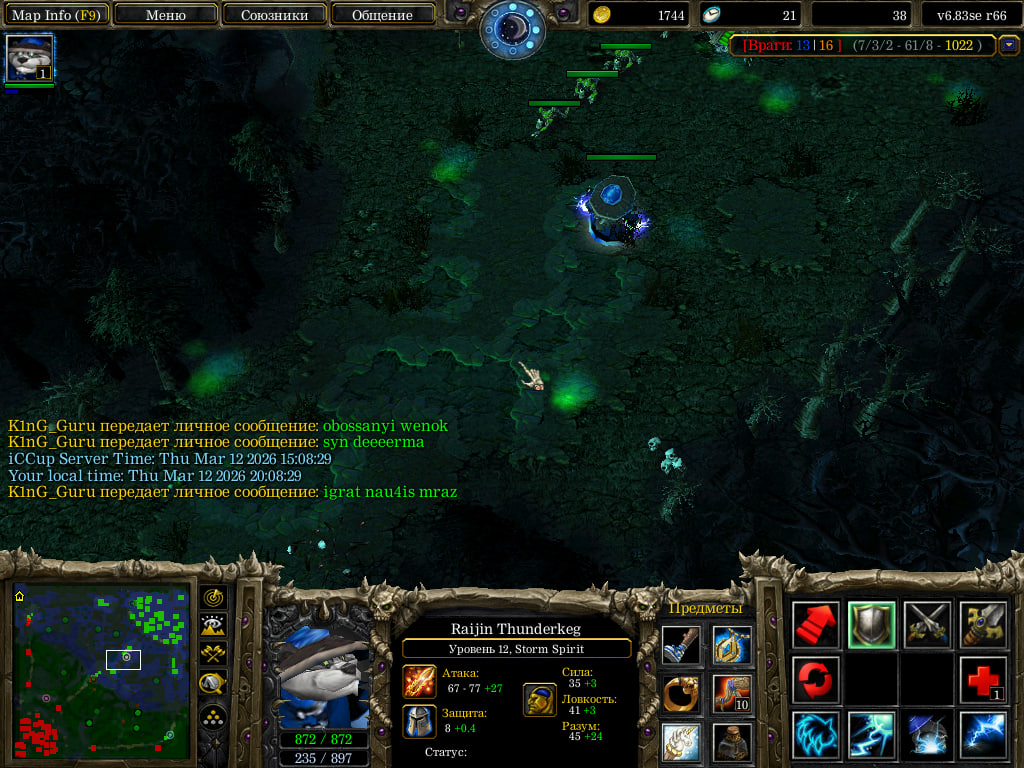Click the red circular arrows Patrol command

tap(816, 680)
